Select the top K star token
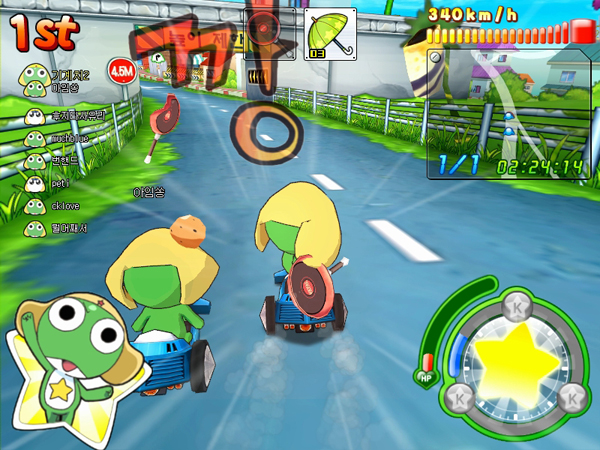600x450 pixels. pos(518,304)
